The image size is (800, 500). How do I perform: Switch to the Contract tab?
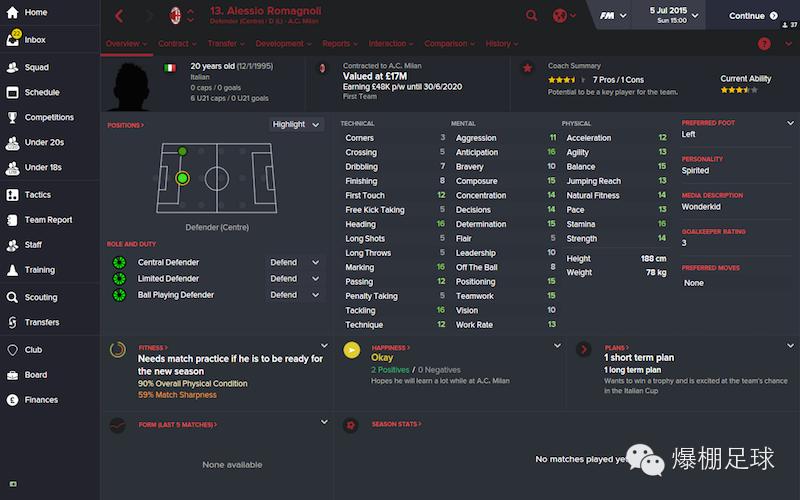[x=177, y=44]
